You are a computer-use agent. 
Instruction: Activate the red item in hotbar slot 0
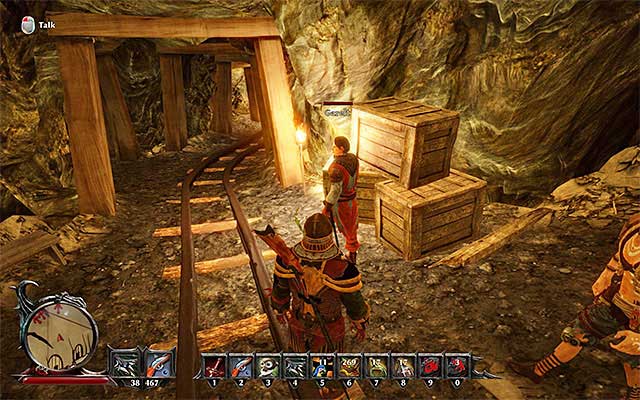[457, 367]
